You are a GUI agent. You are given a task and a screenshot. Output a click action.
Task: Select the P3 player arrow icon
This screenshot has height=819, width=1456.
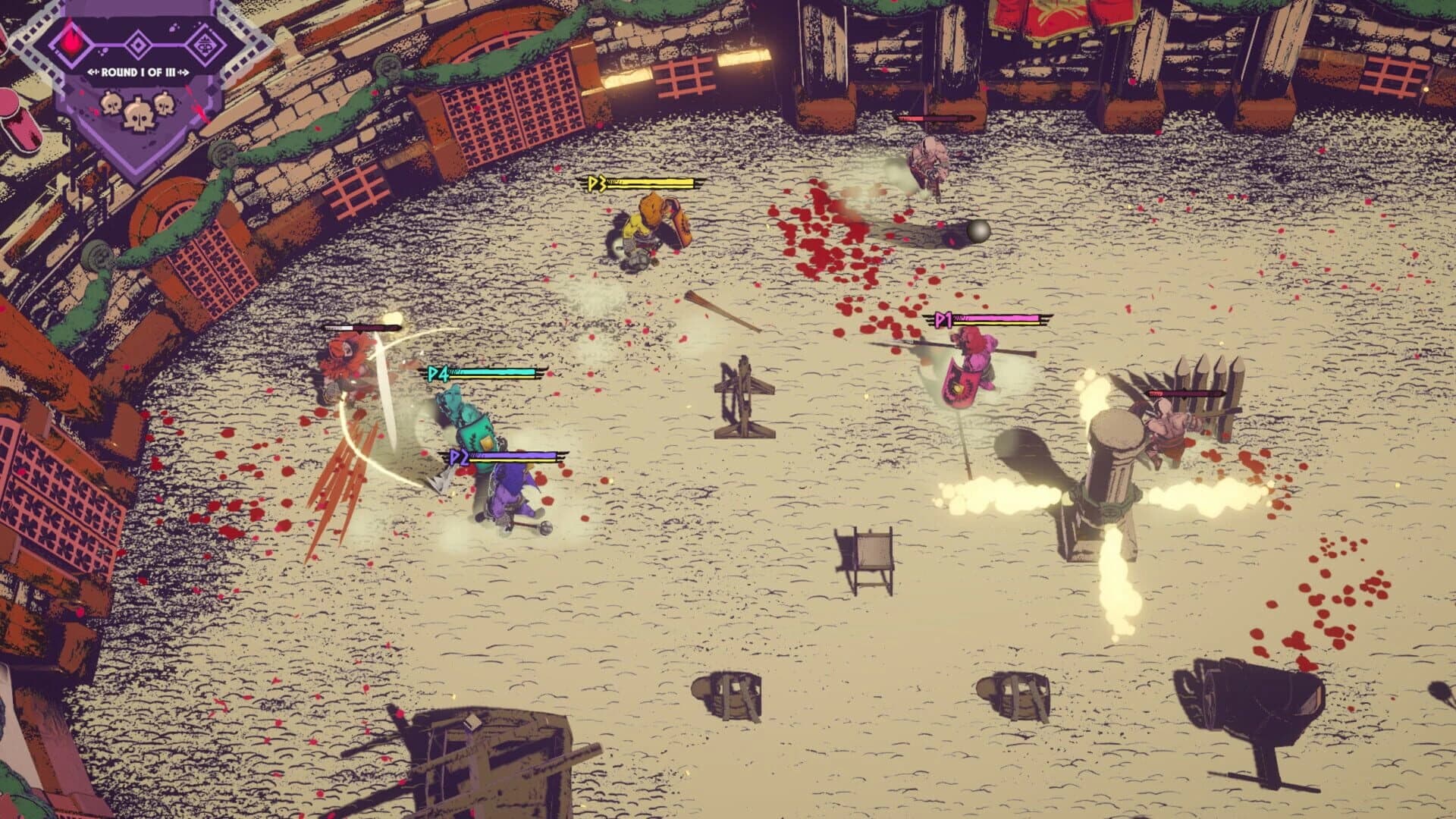click(x=593, y=183)
